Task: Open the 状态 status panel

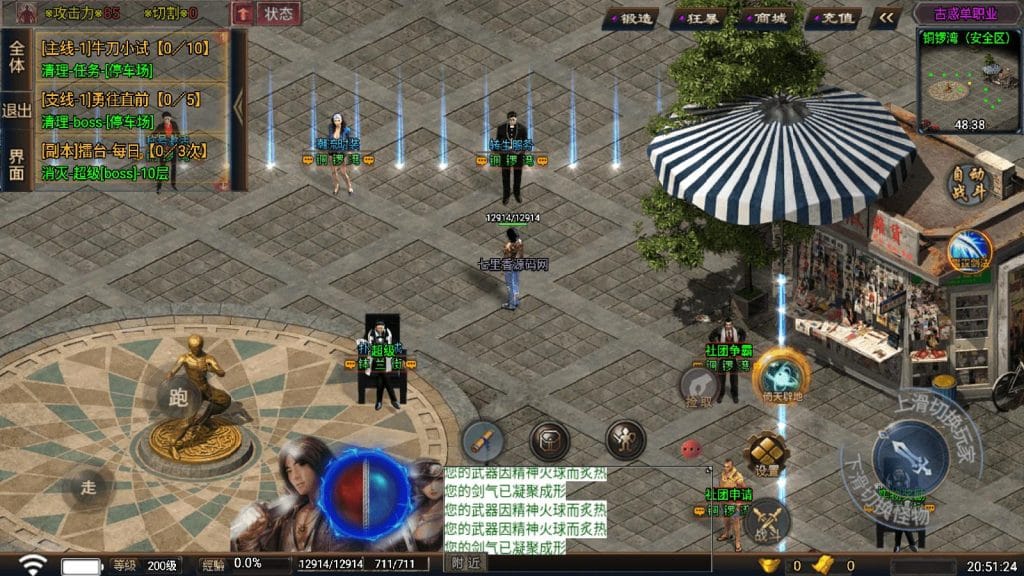Action: click(277, 14)
